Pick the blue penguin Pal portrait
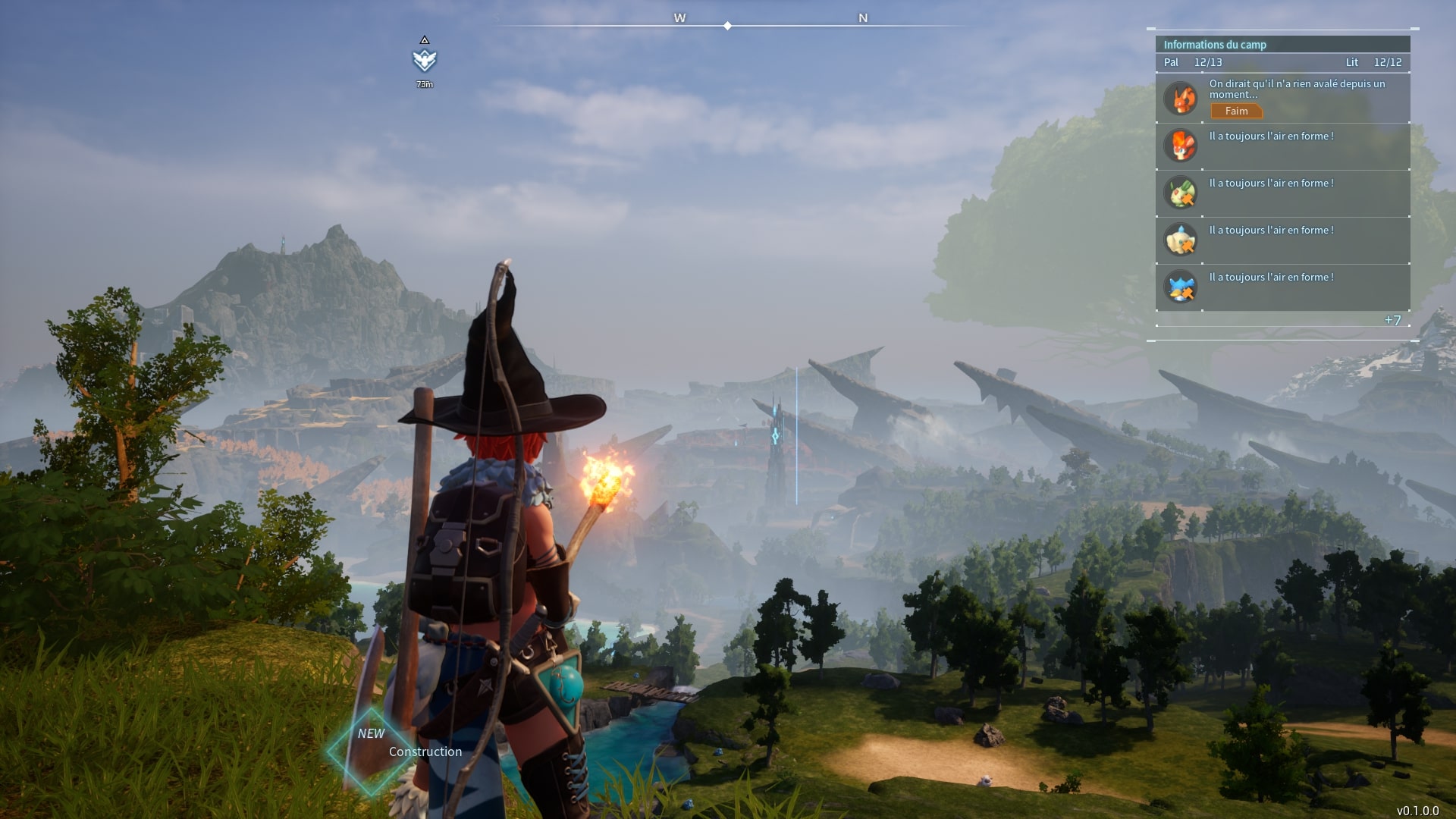The height and width of the screenshot is (819, 1456). (x=1181, y=287)
